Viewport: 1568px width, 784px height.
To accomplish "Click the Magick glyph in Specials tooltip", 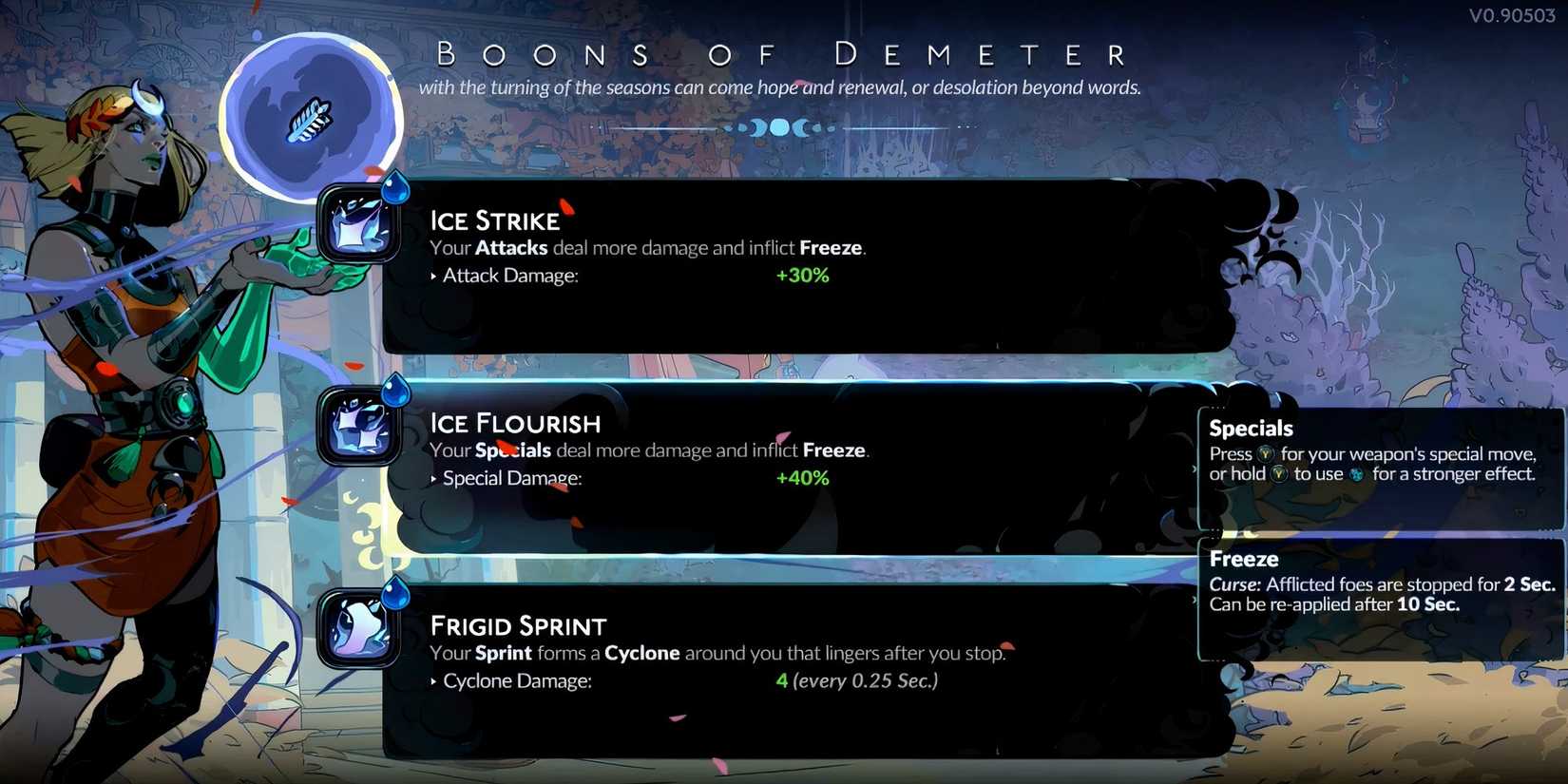I will [x=1358, y=473].
